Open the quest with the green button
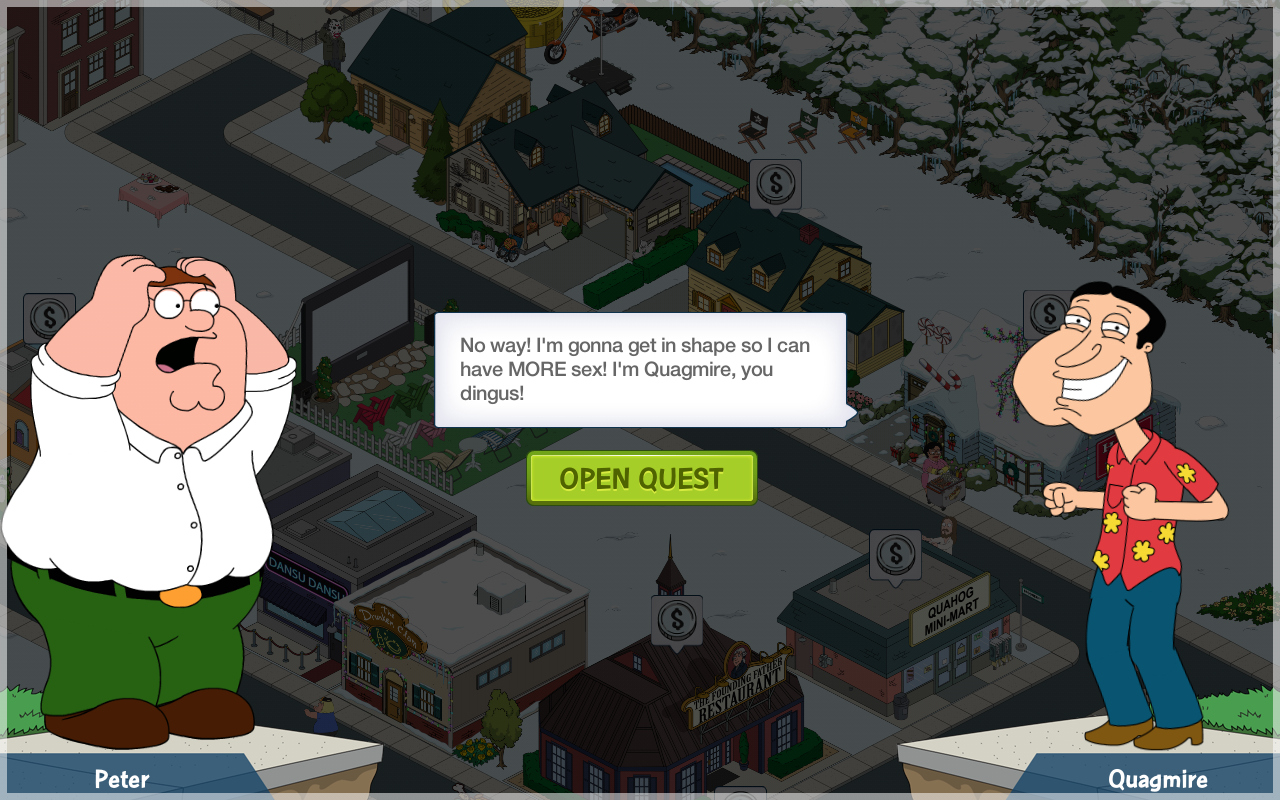The width and height of the screenshot is (1280, 800). coord(641,478)
